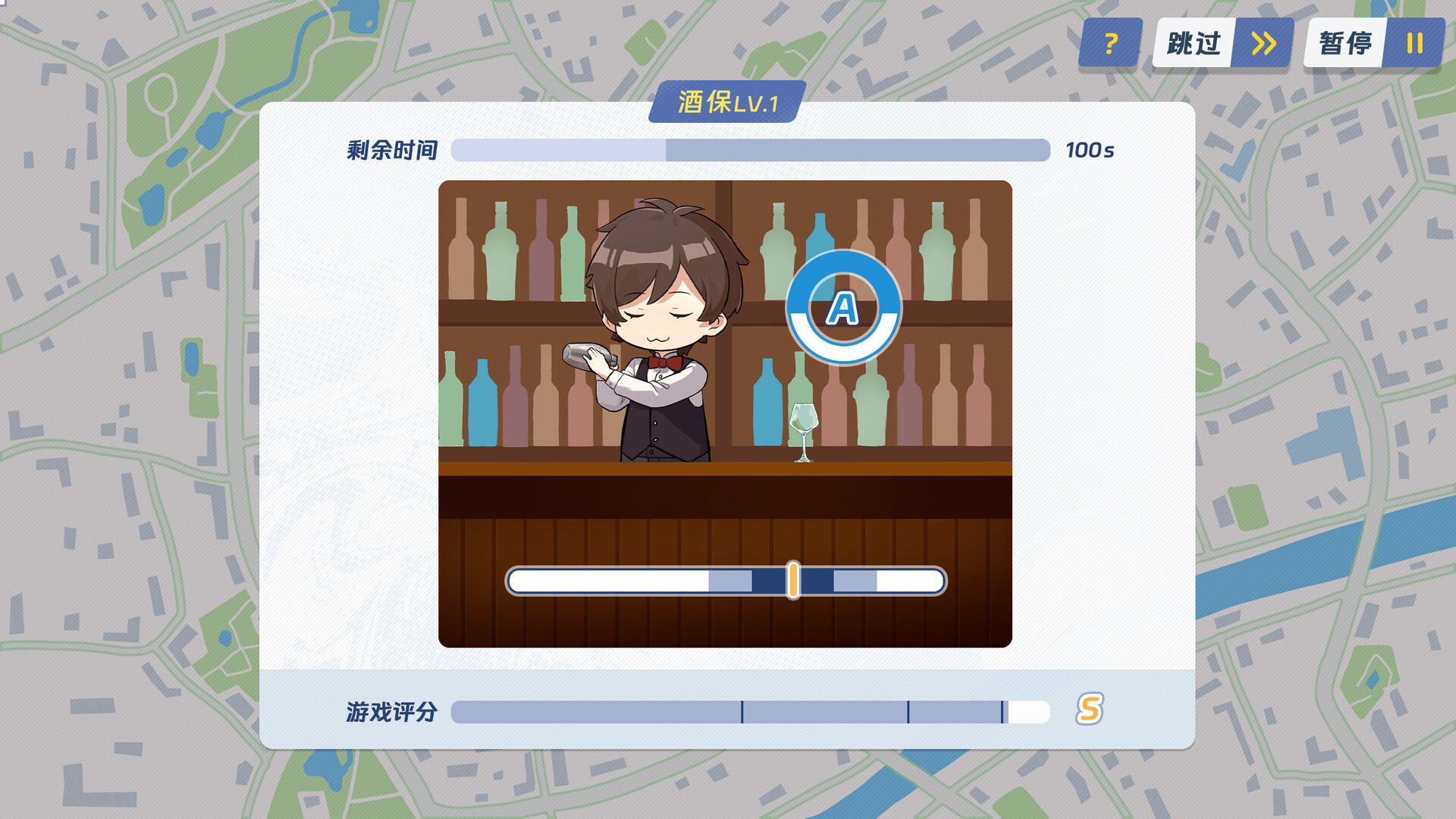The image size is (1456, 819).
Task: Click the 剩余时间 remaining time bar
Action: [x=748, y=150]
